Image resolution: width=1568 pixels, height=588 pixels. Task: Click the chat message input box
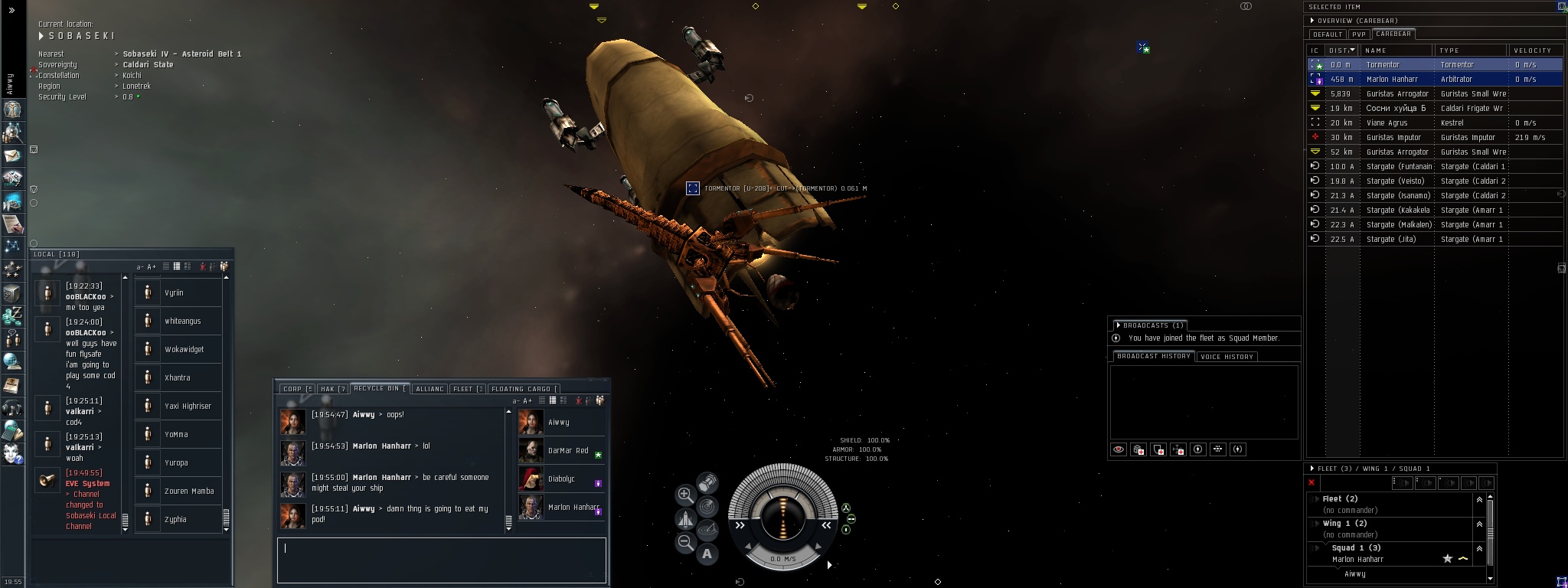[441, 560]
